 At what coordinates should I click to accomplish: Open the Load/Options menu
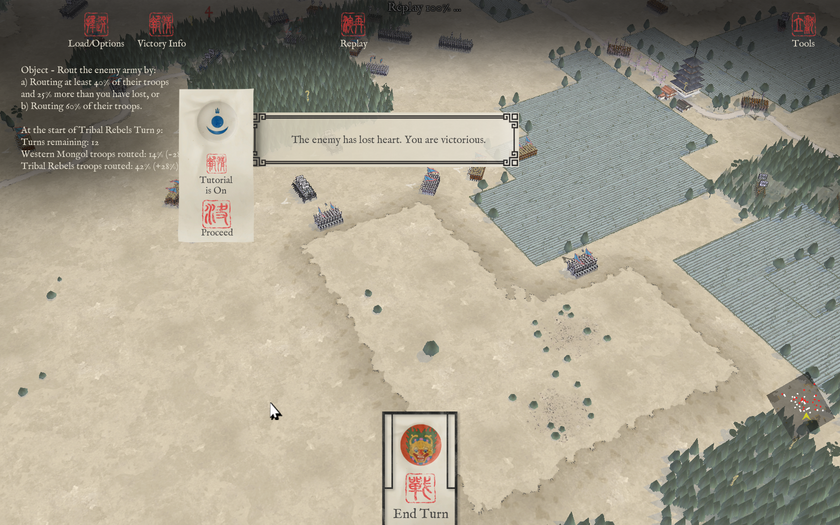pyautogui.click(x=96, y=29)
